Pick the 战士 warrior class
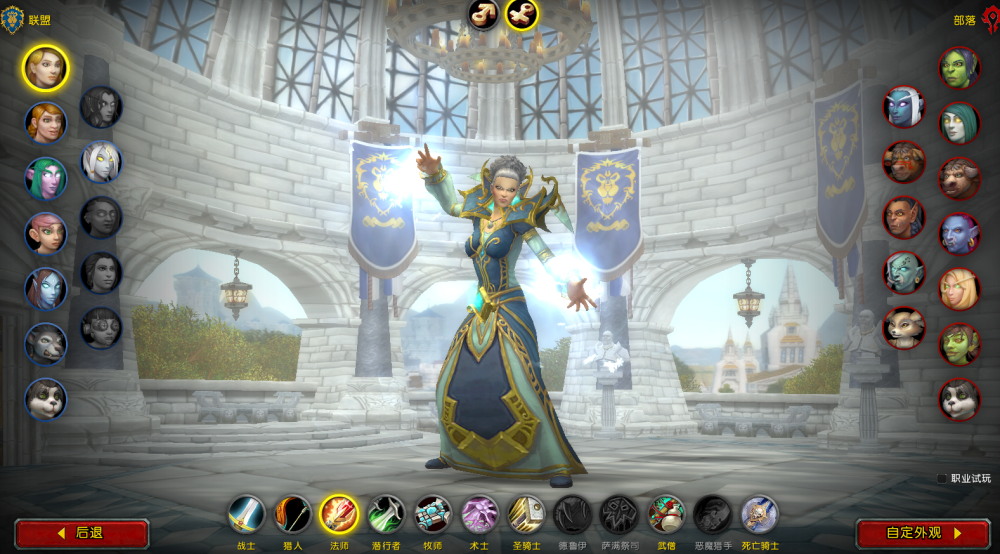 pyautogui.click(x=246, y=514)
